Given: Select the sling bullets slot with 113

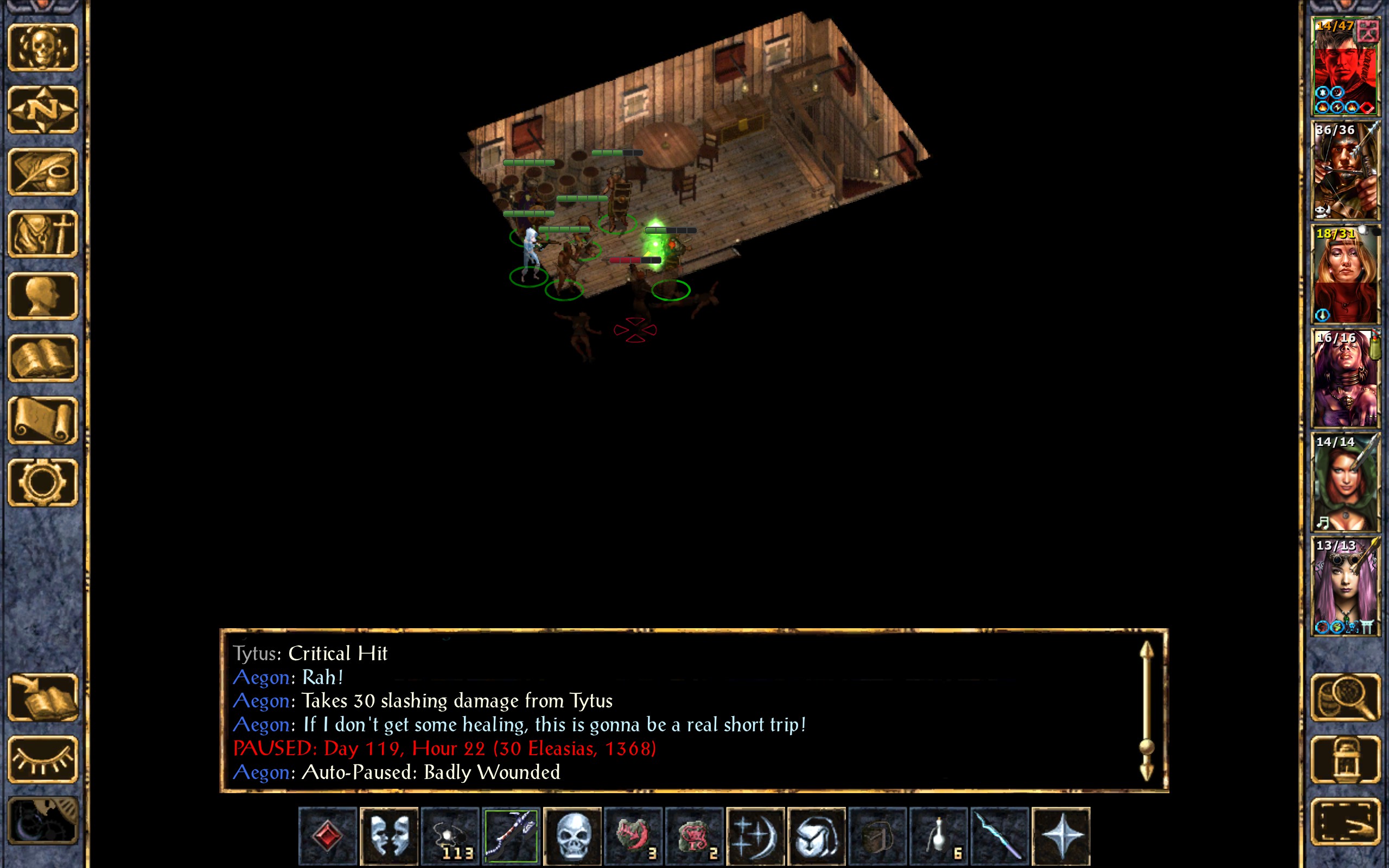Looking at the screenshot, I should pyautogui.click(x=450, y=836).
